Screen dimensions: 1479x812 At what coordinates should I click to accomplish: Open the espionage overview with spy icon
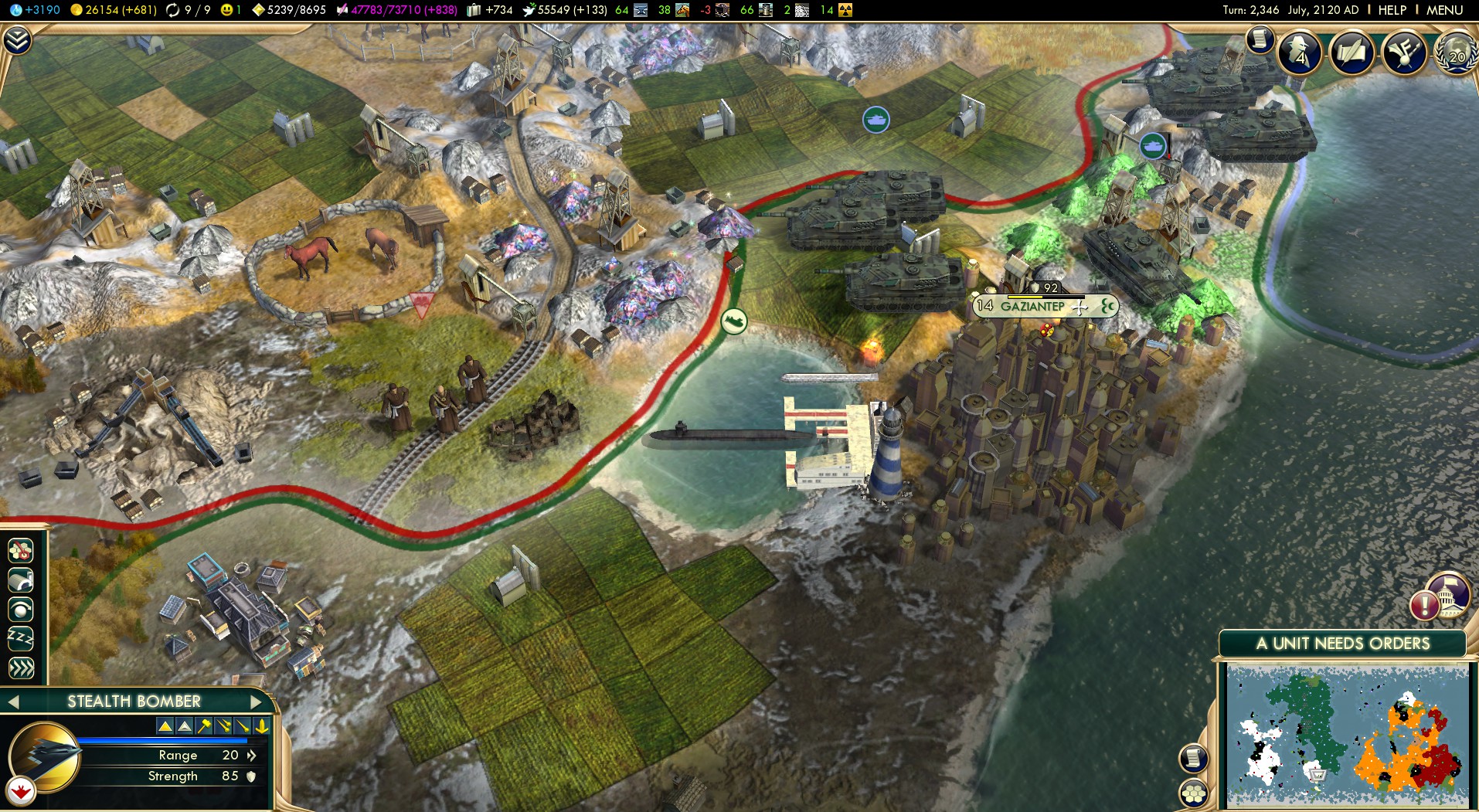pos(1300,53)
